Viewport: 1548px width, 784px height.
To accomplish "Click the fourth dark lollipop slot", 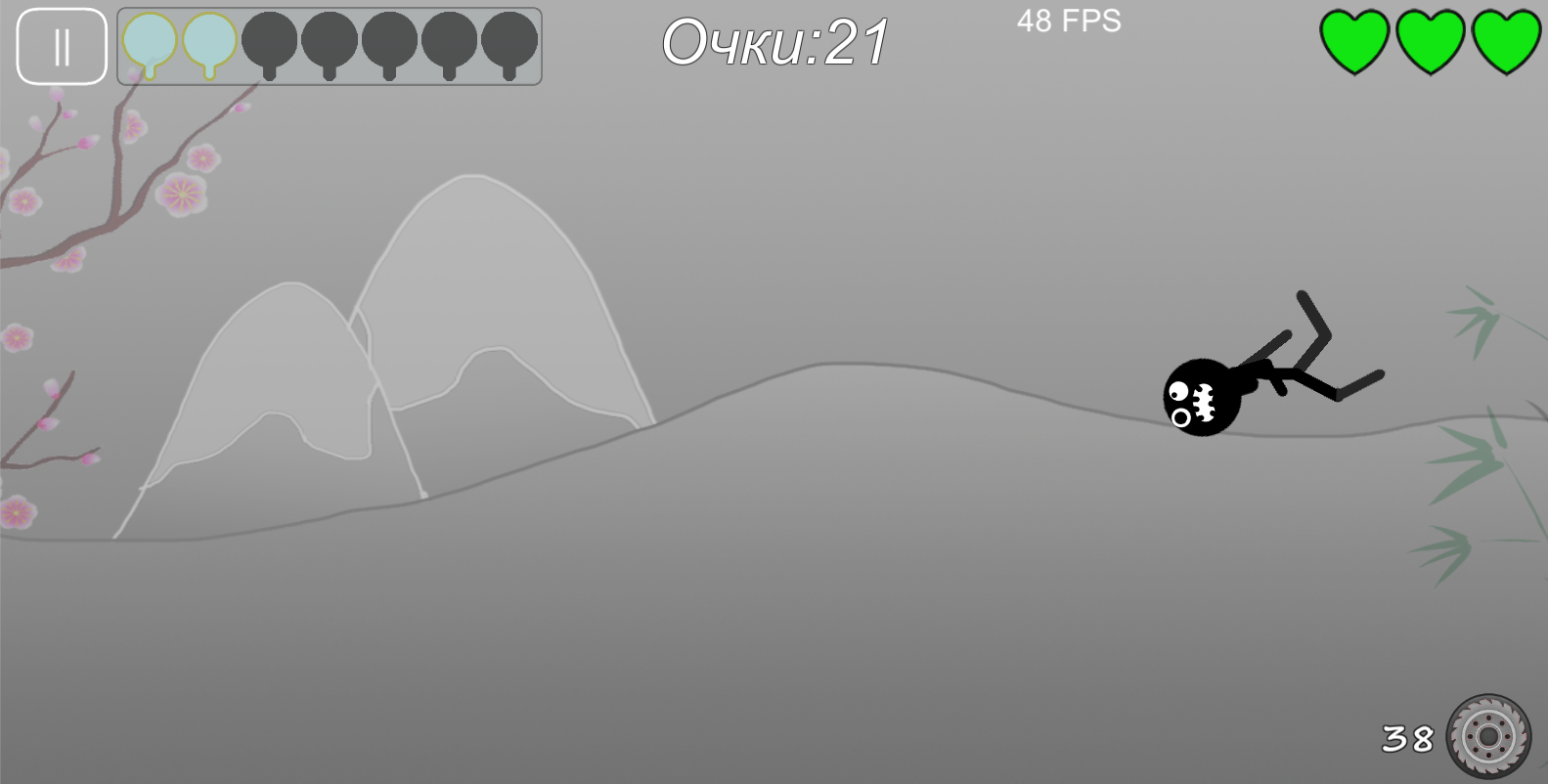I will 448,41.
